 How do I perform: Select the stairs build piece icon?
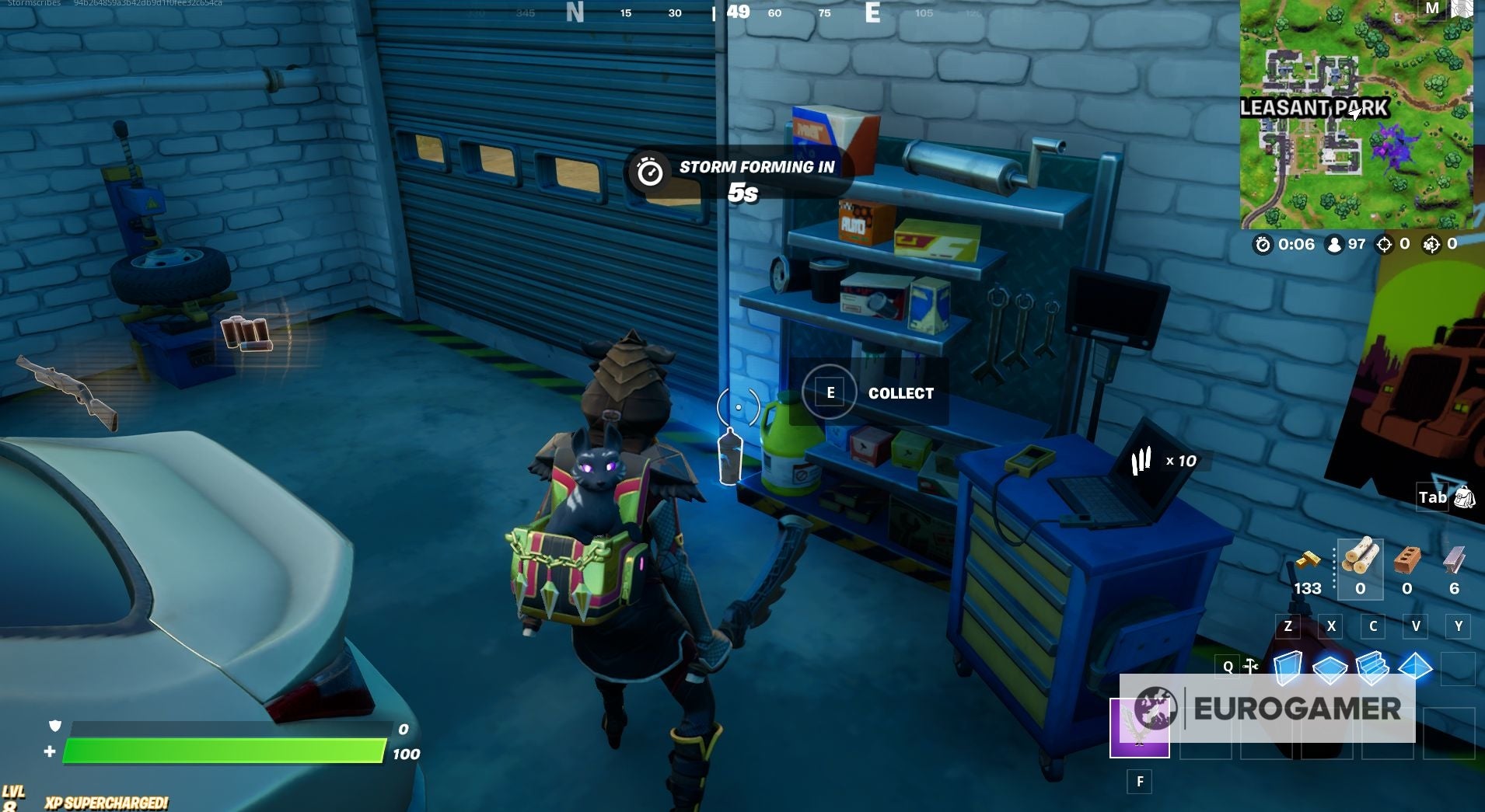tap(1372, 667)
